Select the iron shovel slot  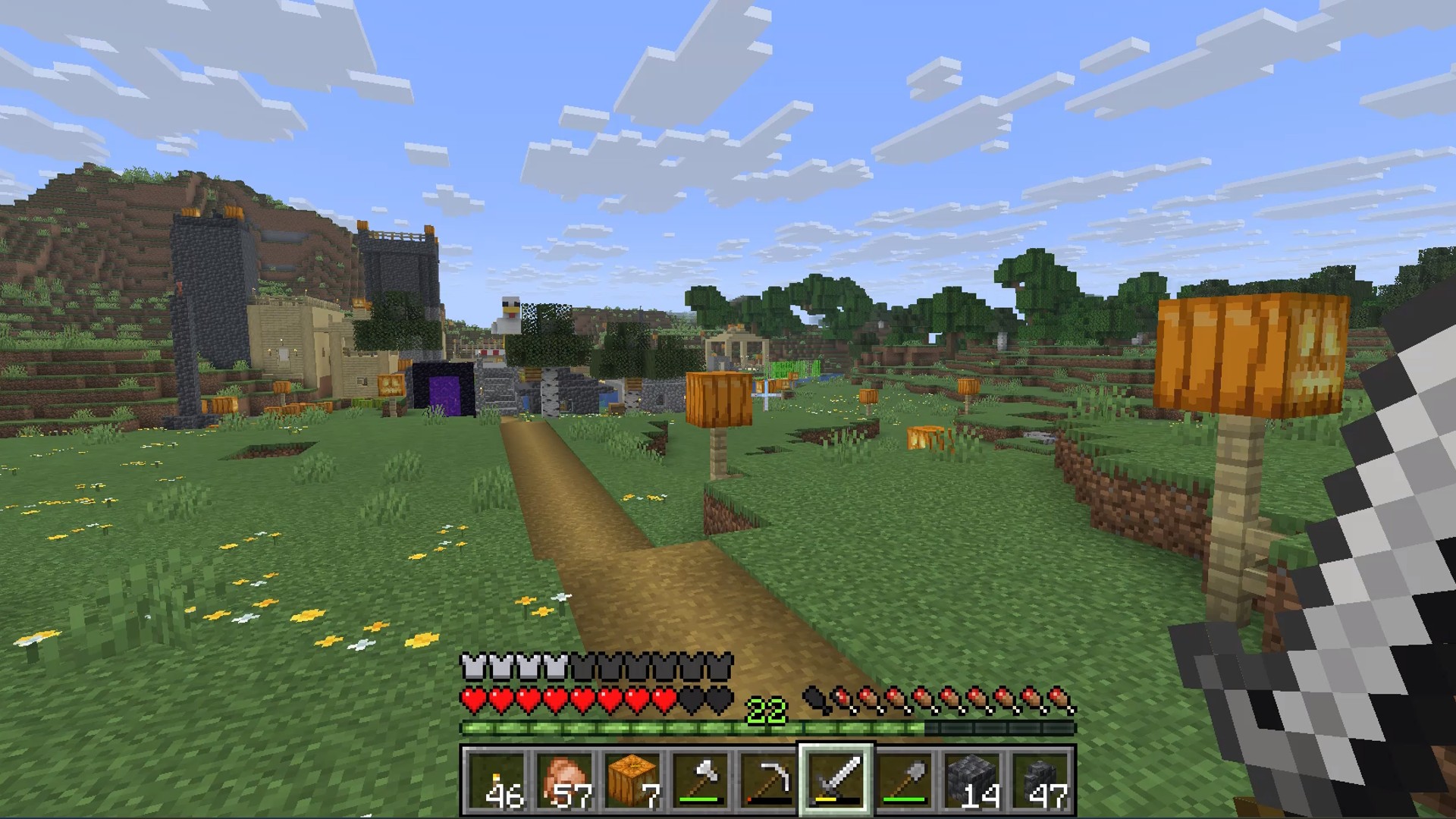point(904,780)
